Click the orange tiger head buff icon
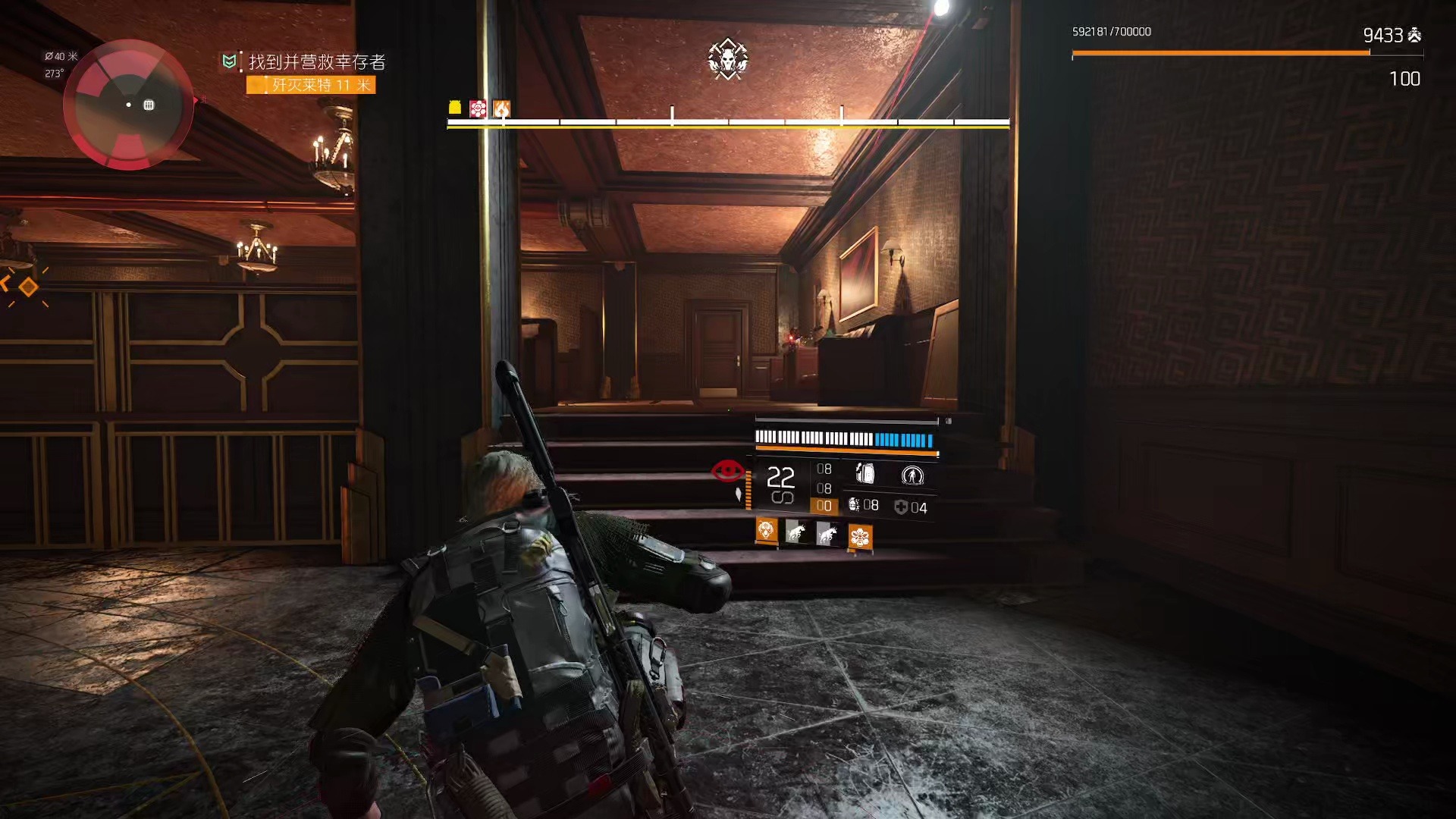Screen dimensions: 1456x819 tap(767, 530)
